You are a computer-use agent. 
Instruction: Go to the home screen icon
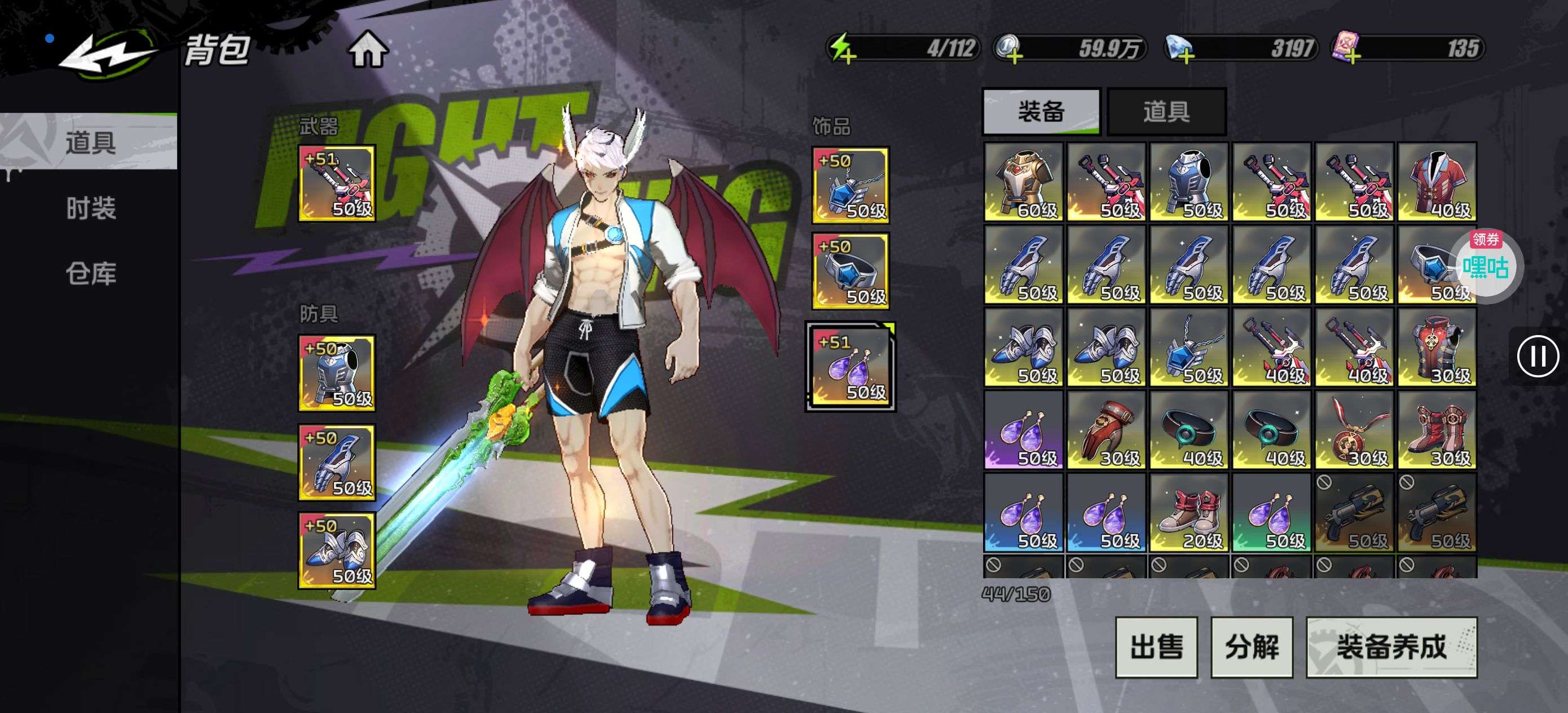pos(368,50)
